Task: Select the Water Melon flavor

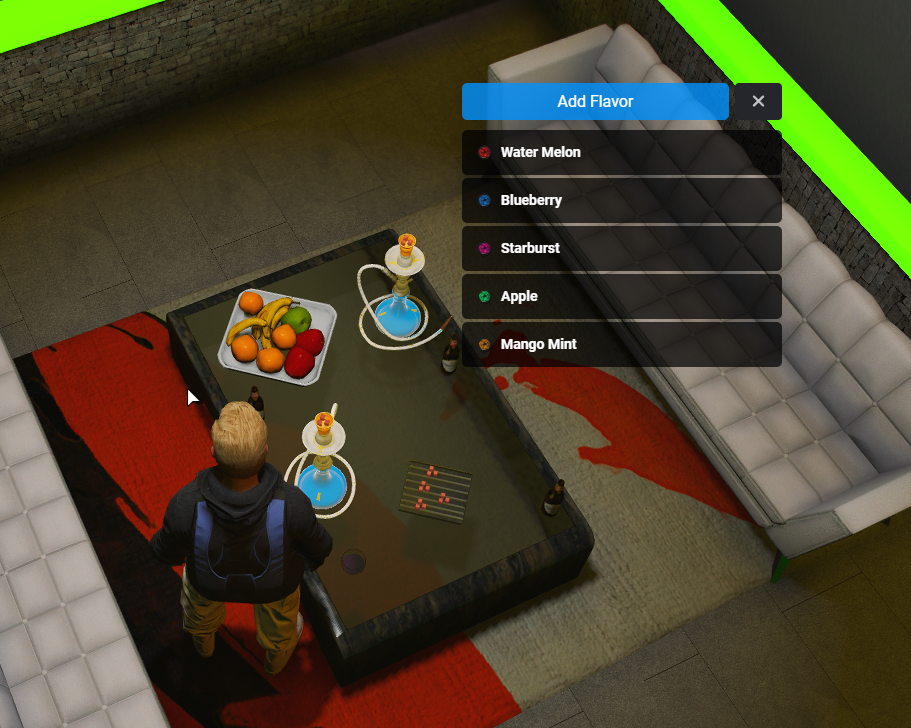Action: (x=621, y=153)
